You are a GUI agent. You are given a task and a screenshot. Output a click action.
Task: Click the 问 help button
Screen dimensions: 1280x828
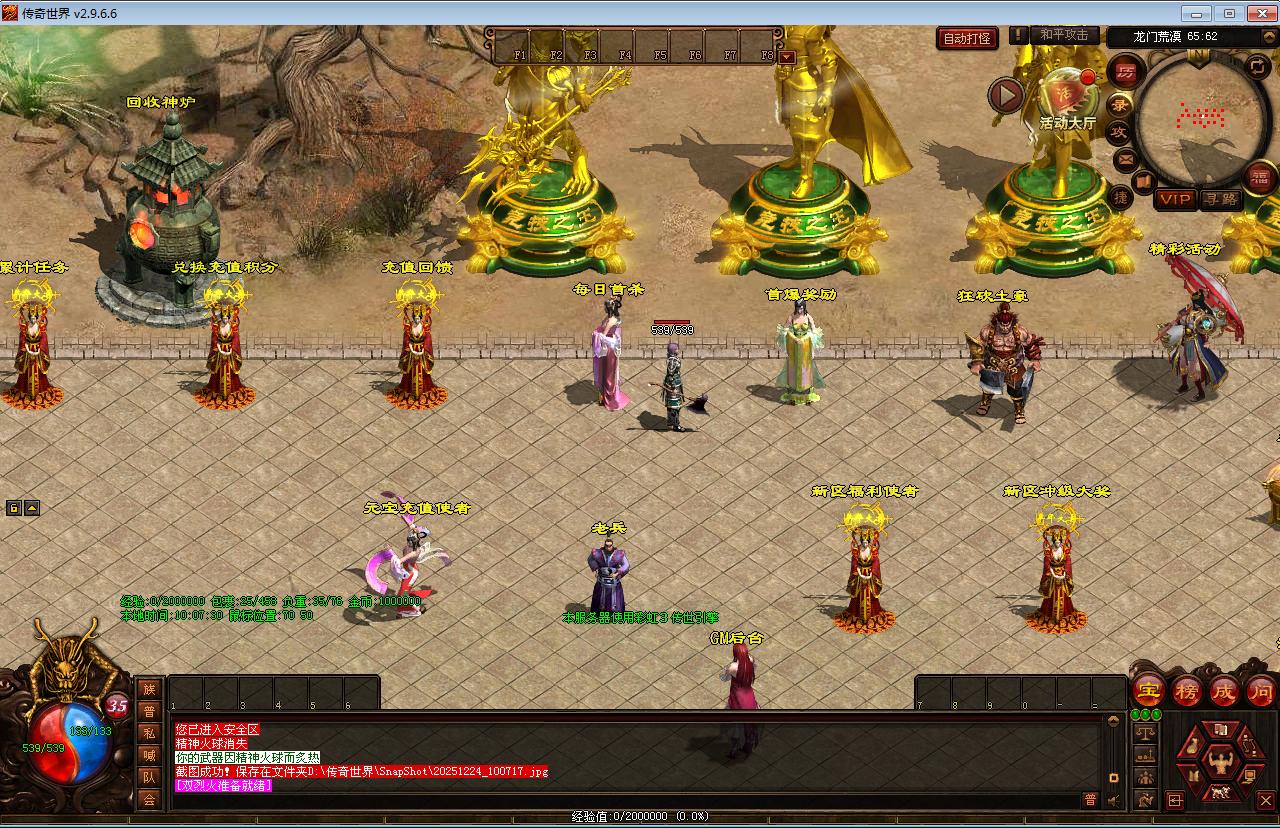(1261, 690)
